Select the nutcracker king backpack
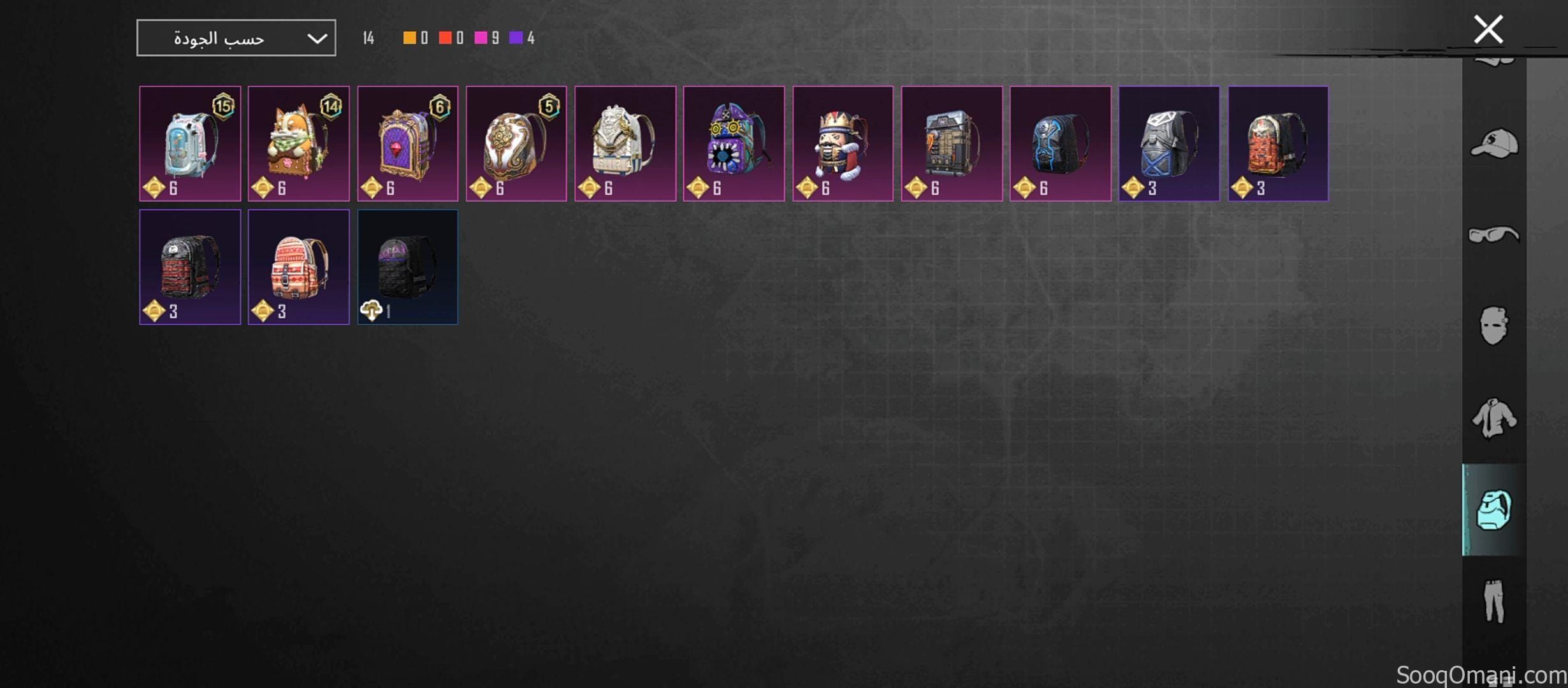Viewport: 1568px width, 688px height. (x=843, y=143)
